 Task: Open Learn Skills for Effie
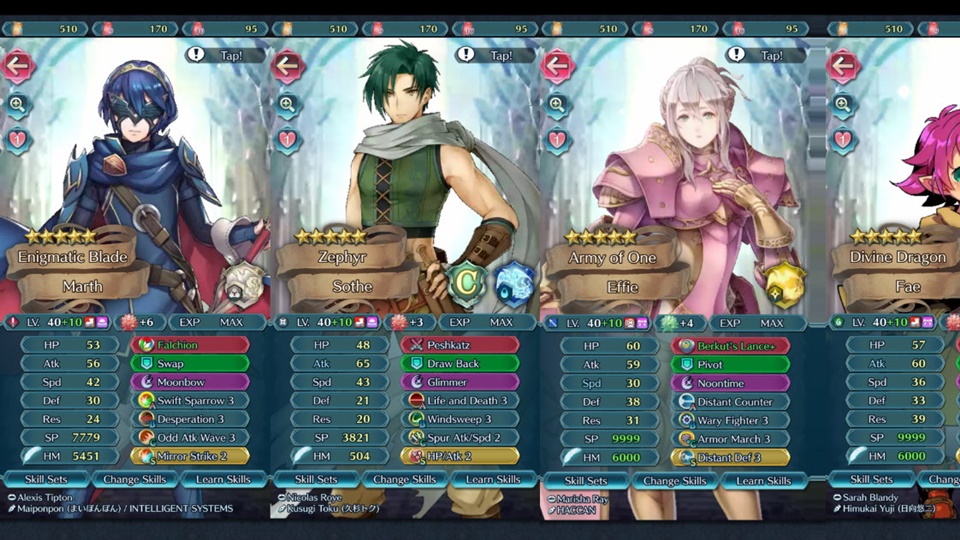point(764,479)
